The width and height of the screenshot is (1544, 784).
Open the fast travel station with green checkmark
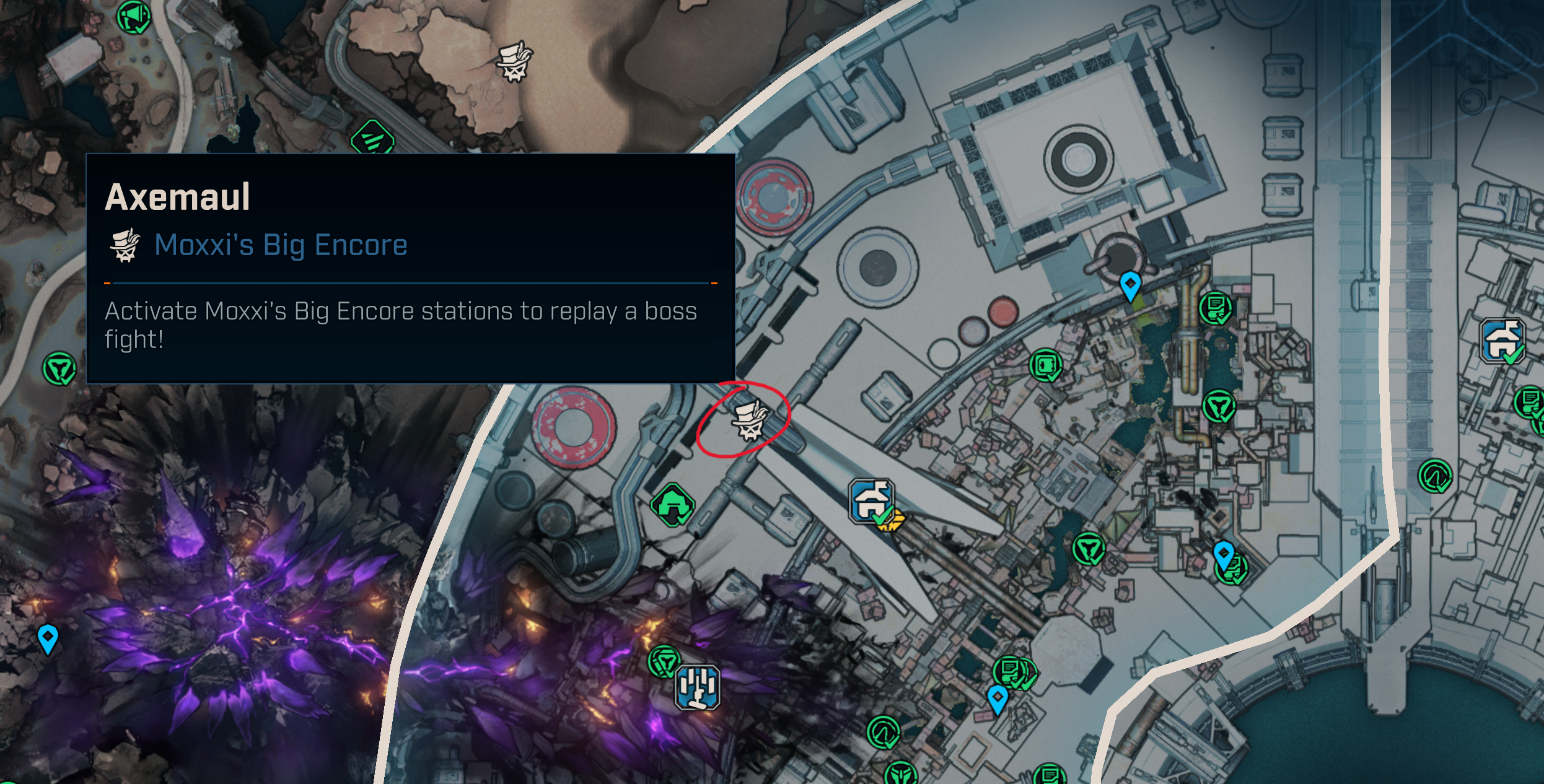click(871, 502)
